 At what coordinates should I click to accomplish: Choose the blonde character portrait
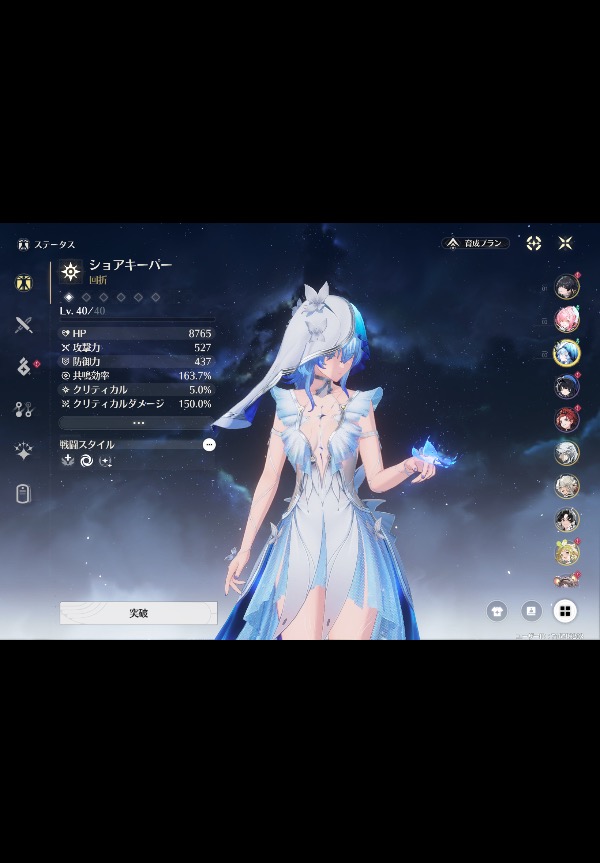(x=567, y=553)
